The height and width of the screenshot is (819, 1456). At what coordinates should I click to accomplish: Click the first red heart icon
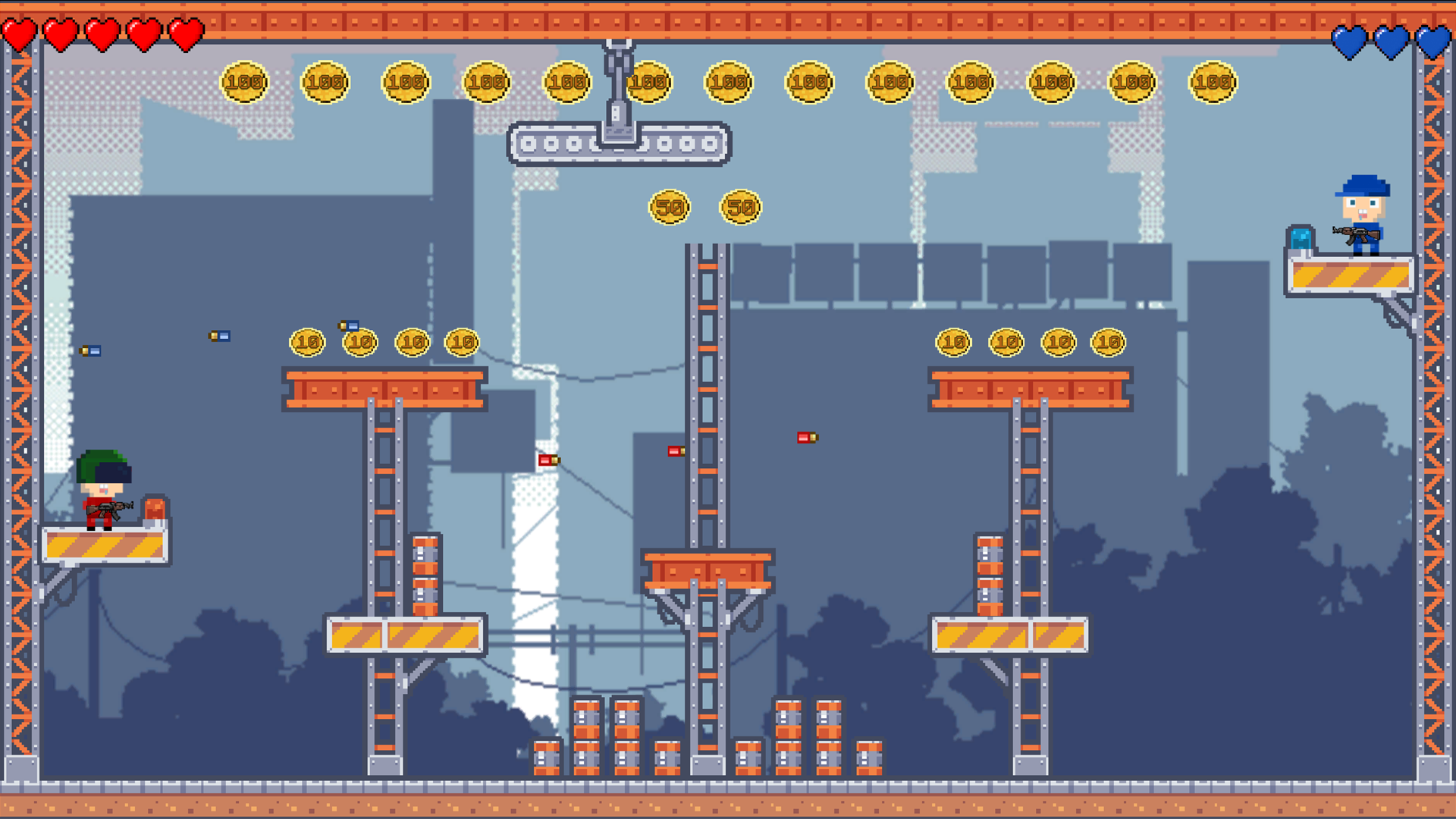(21, 33)
